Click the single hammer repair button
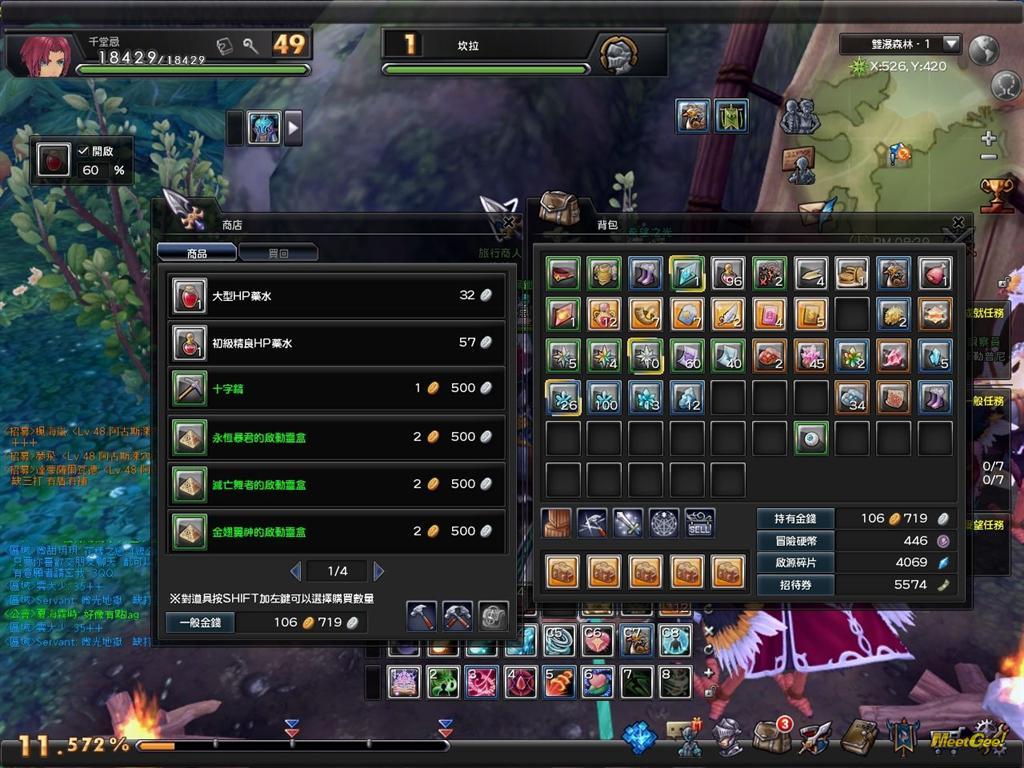The width and height of the screenshot is (1024, 768). (421, 616)
